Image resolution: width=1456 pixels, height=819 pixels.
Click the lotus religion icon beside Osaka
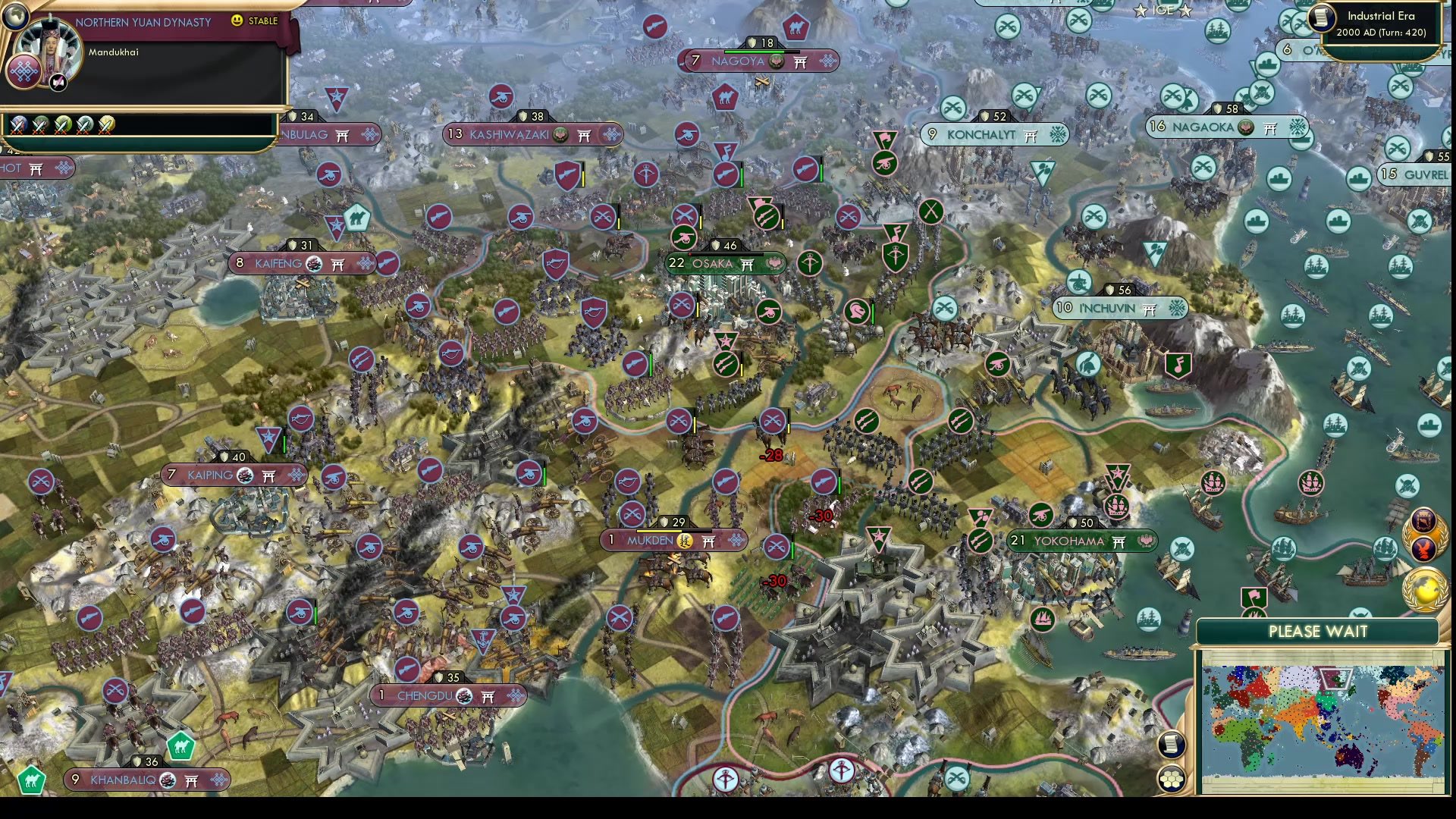point(775,263)
